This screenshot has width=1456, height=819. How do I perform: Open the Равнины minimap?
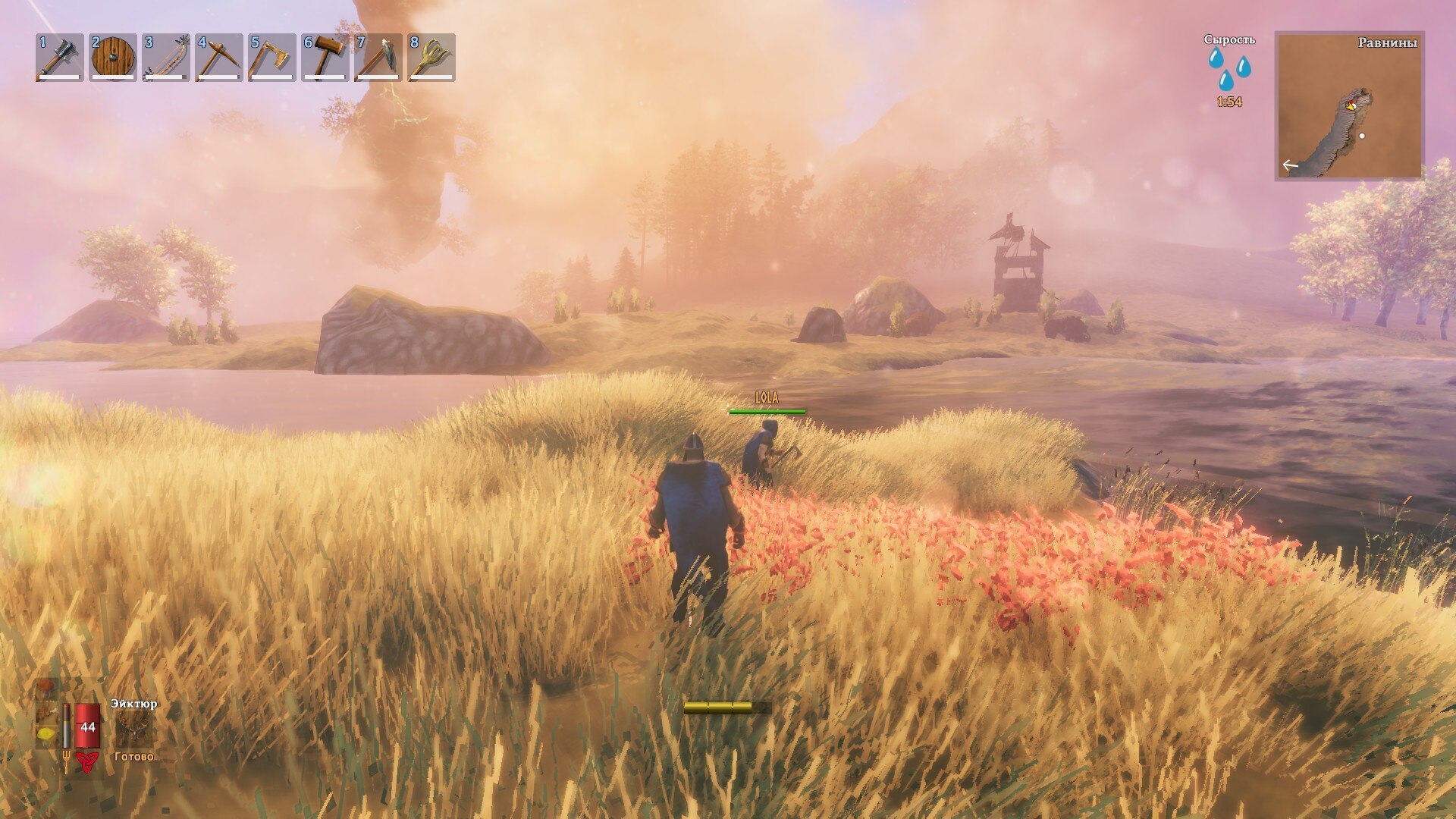coord(1349,105)
